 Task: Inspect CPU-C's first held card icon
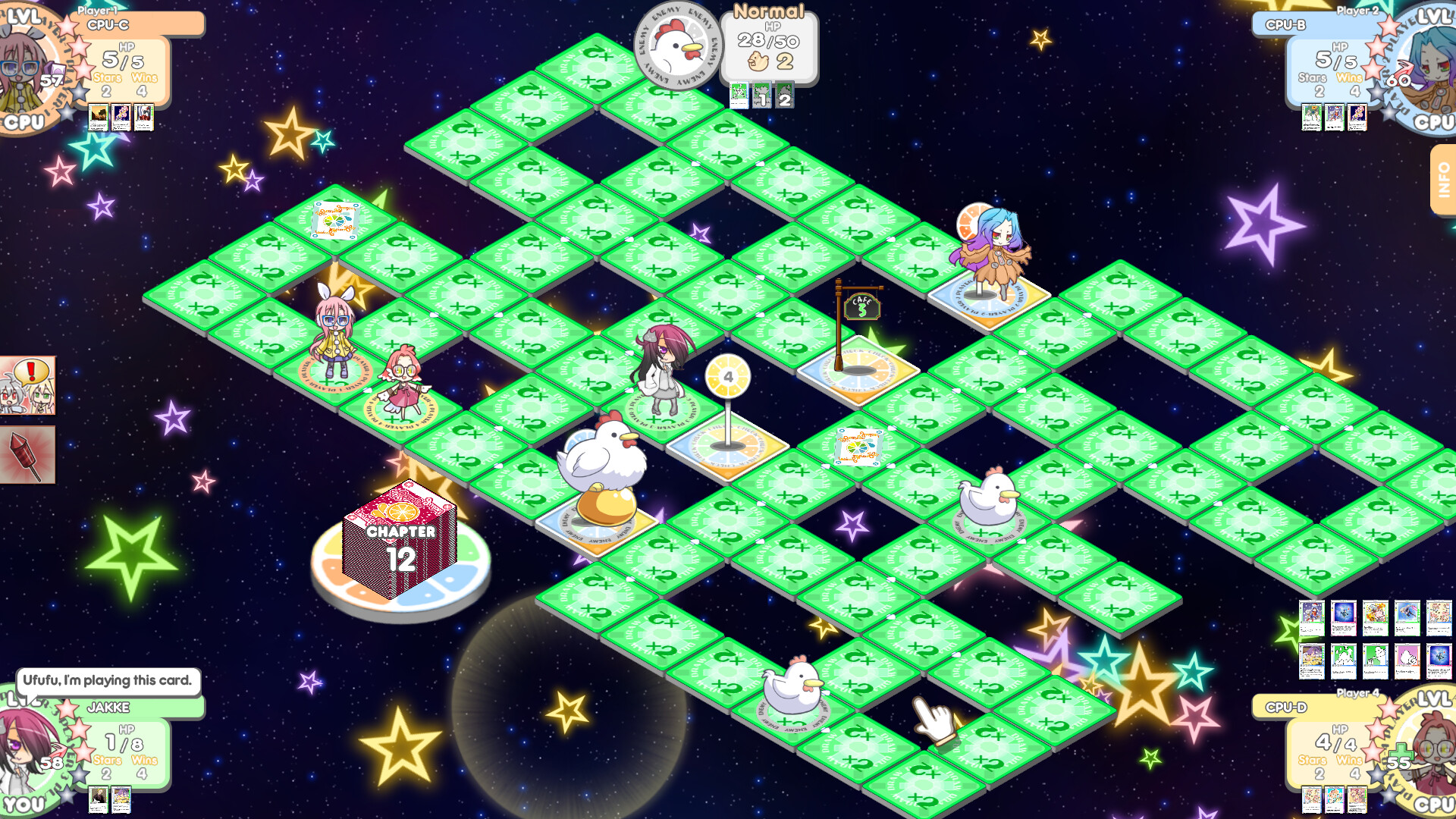coord(97,115)
